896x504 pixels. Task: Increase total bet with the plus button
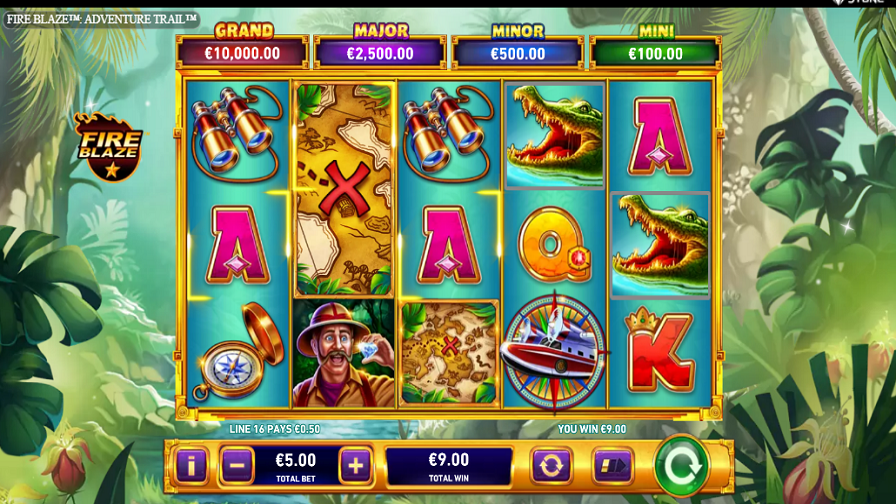coord(355,465)
